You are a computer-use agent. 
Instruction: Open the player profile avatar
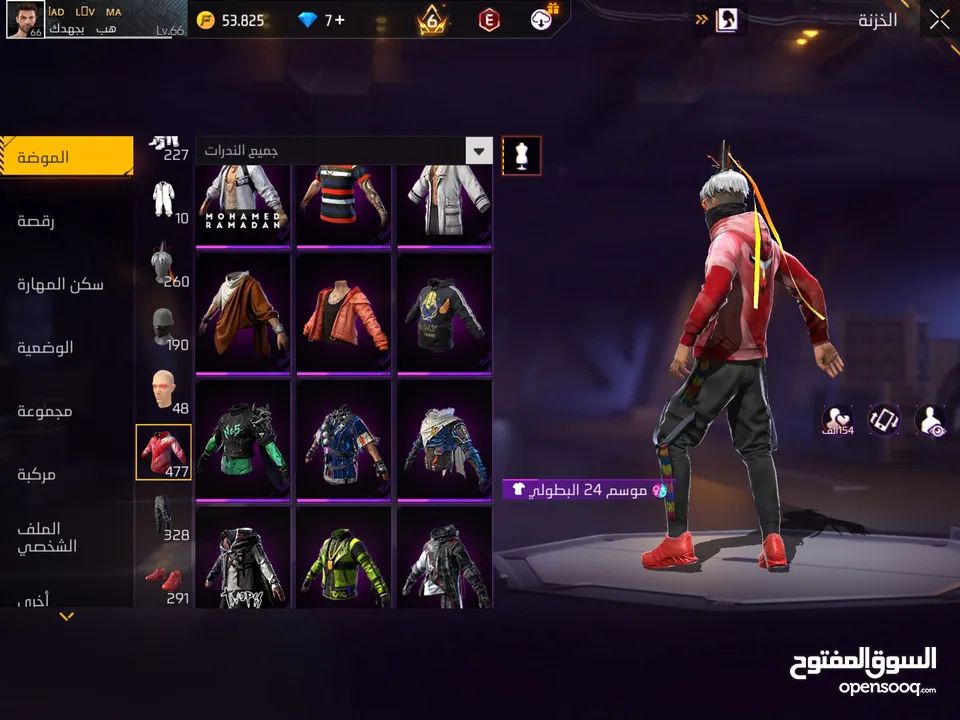click(x=25, y=20)
